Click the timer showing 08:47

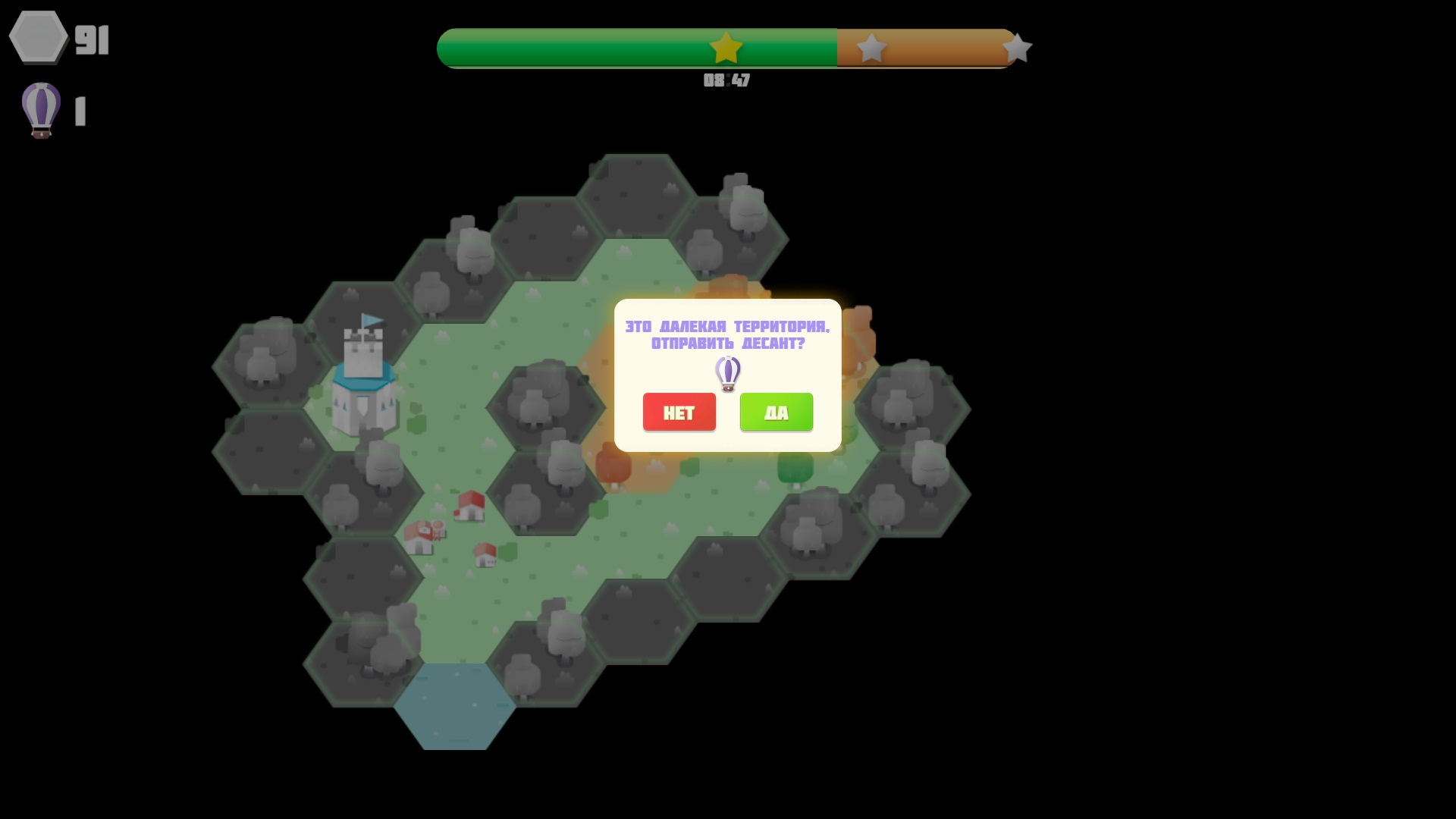point(726,80)
